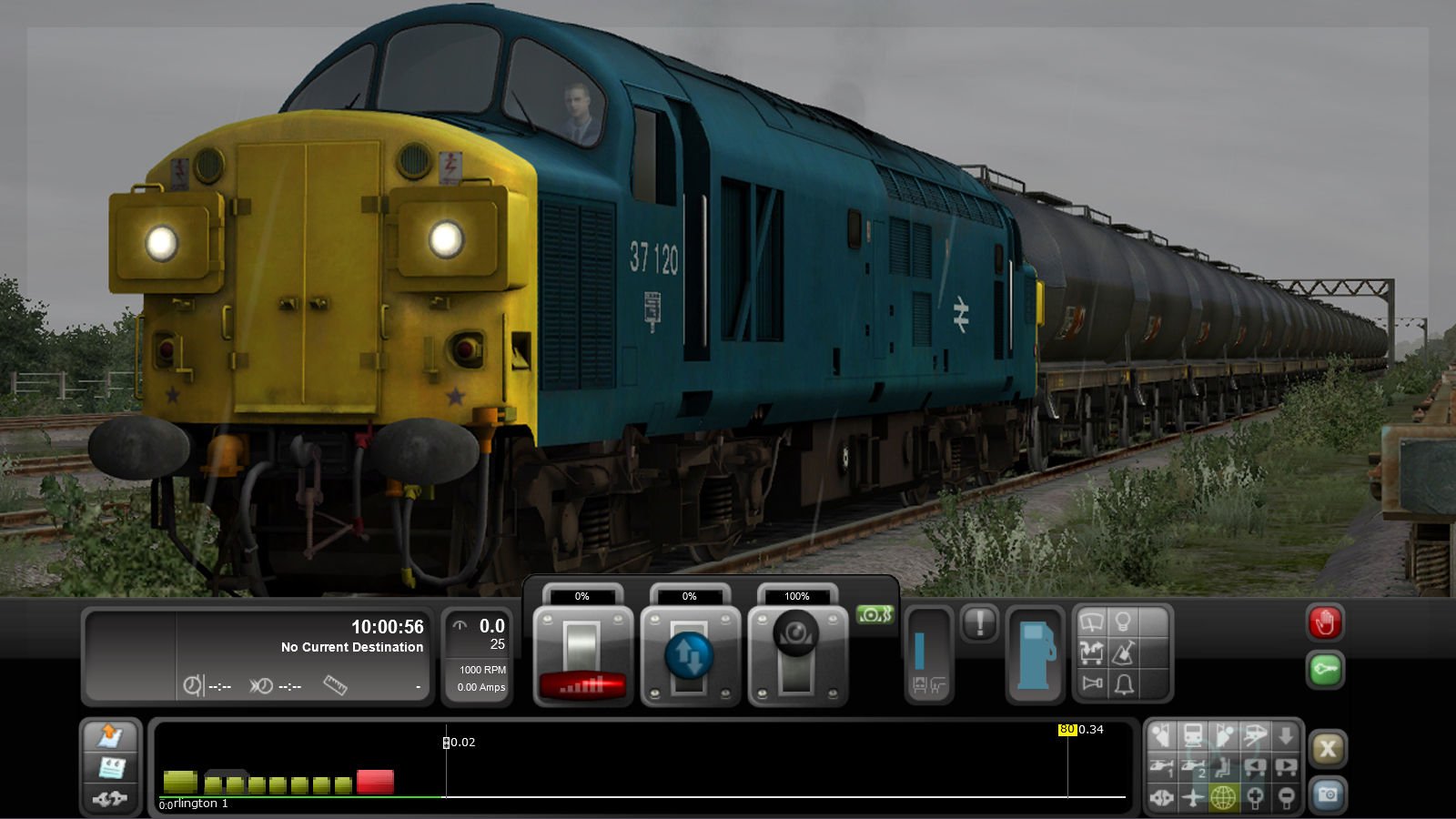Activate the windscreen wipers
Screen dimensions: 1456x819
1090,621
